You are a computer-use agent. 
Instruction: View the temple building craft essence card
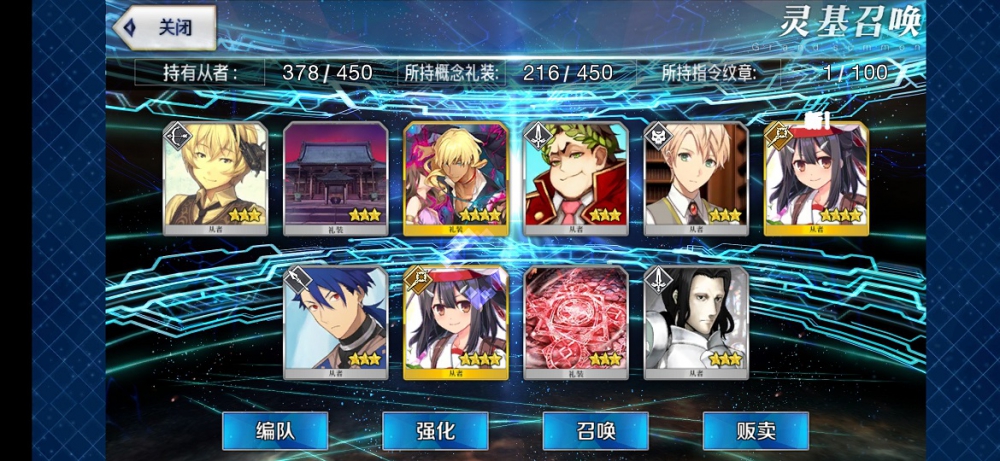coord(335,177)
